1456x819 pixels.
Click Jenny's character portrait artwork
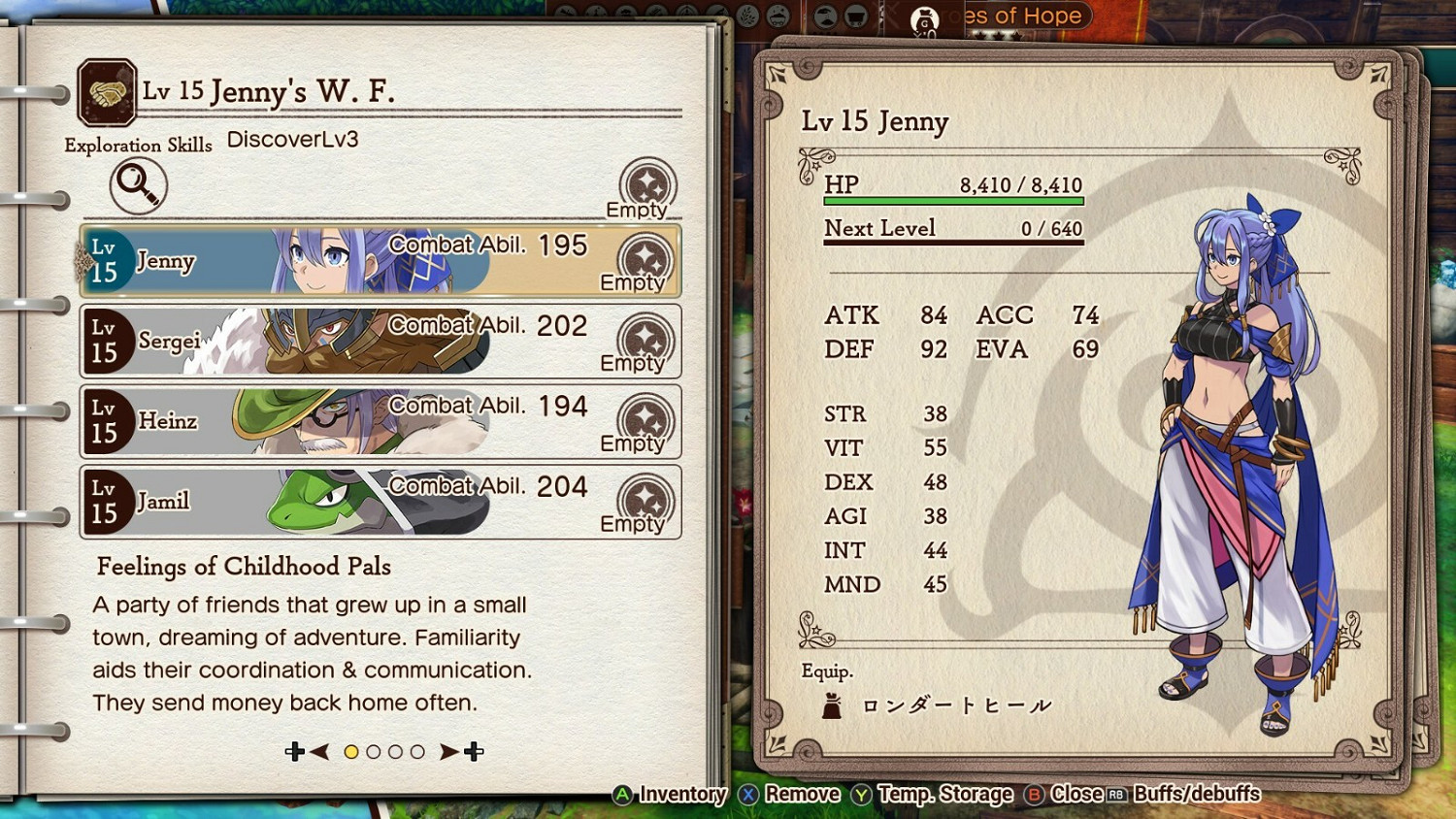(1238, 437)
